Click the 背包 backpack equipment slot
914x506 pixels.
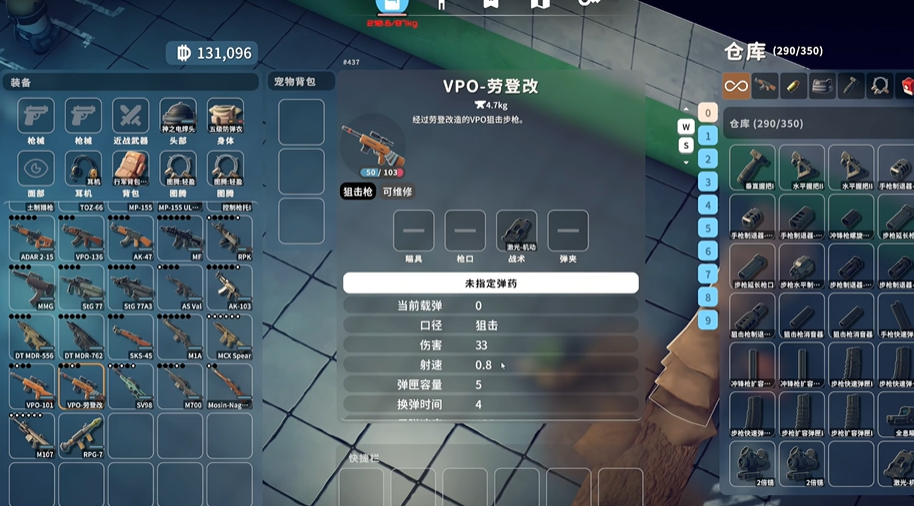click(x=130, y=169)
